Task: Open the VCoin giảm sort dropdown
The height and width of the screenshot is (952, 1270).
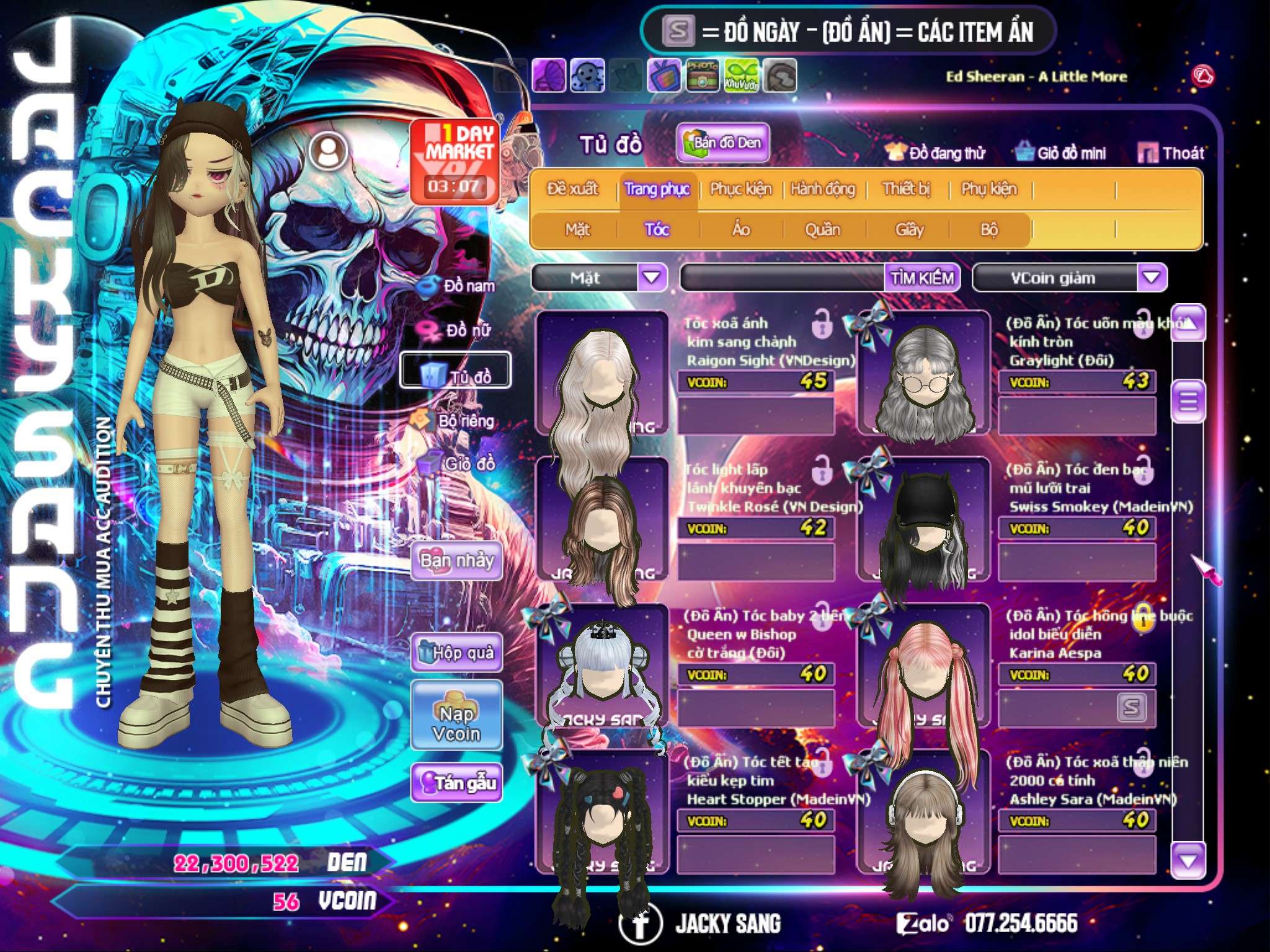Action: click(1152, 278)
